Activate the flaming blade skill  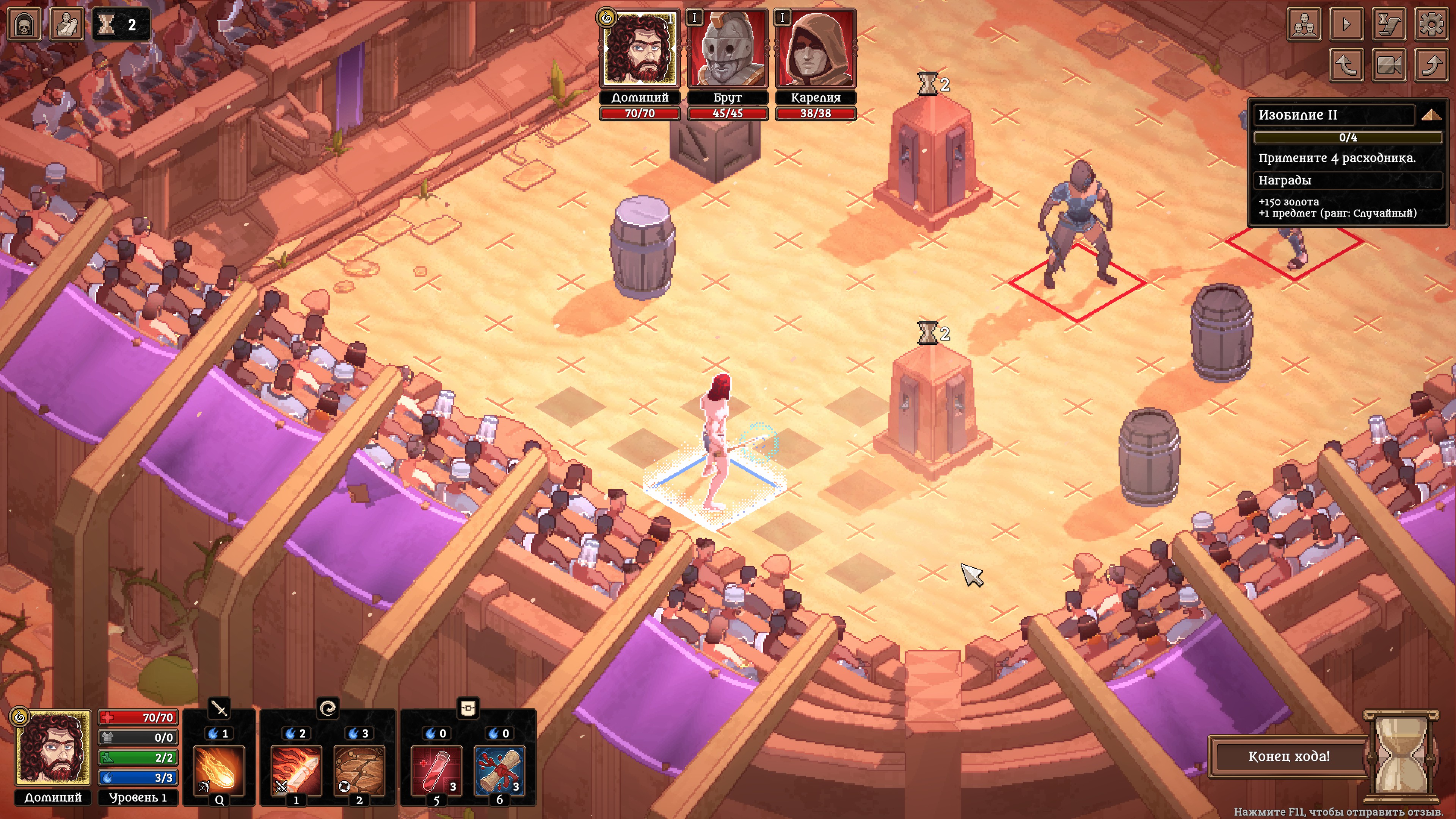(x=296, y=770)
